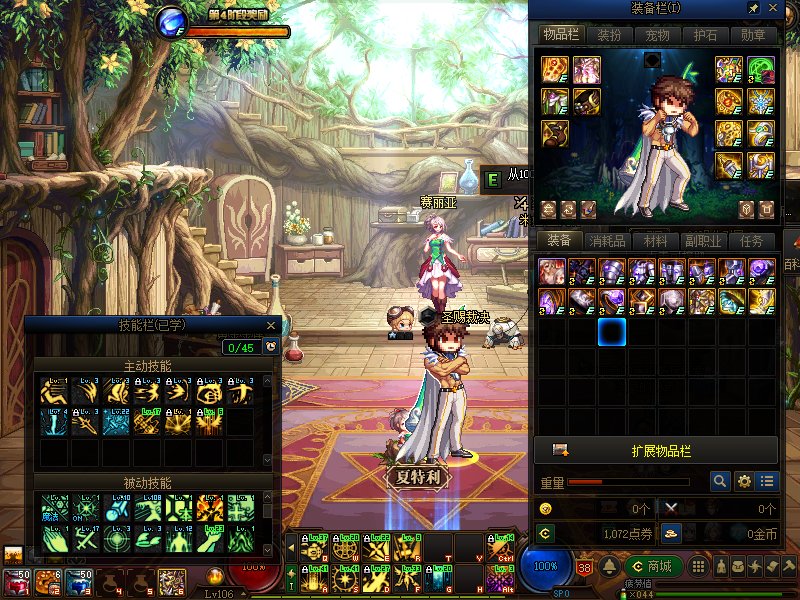Open inventory settings gear button
The width and height of the screenshot is (800, 600).
(744, 481)
